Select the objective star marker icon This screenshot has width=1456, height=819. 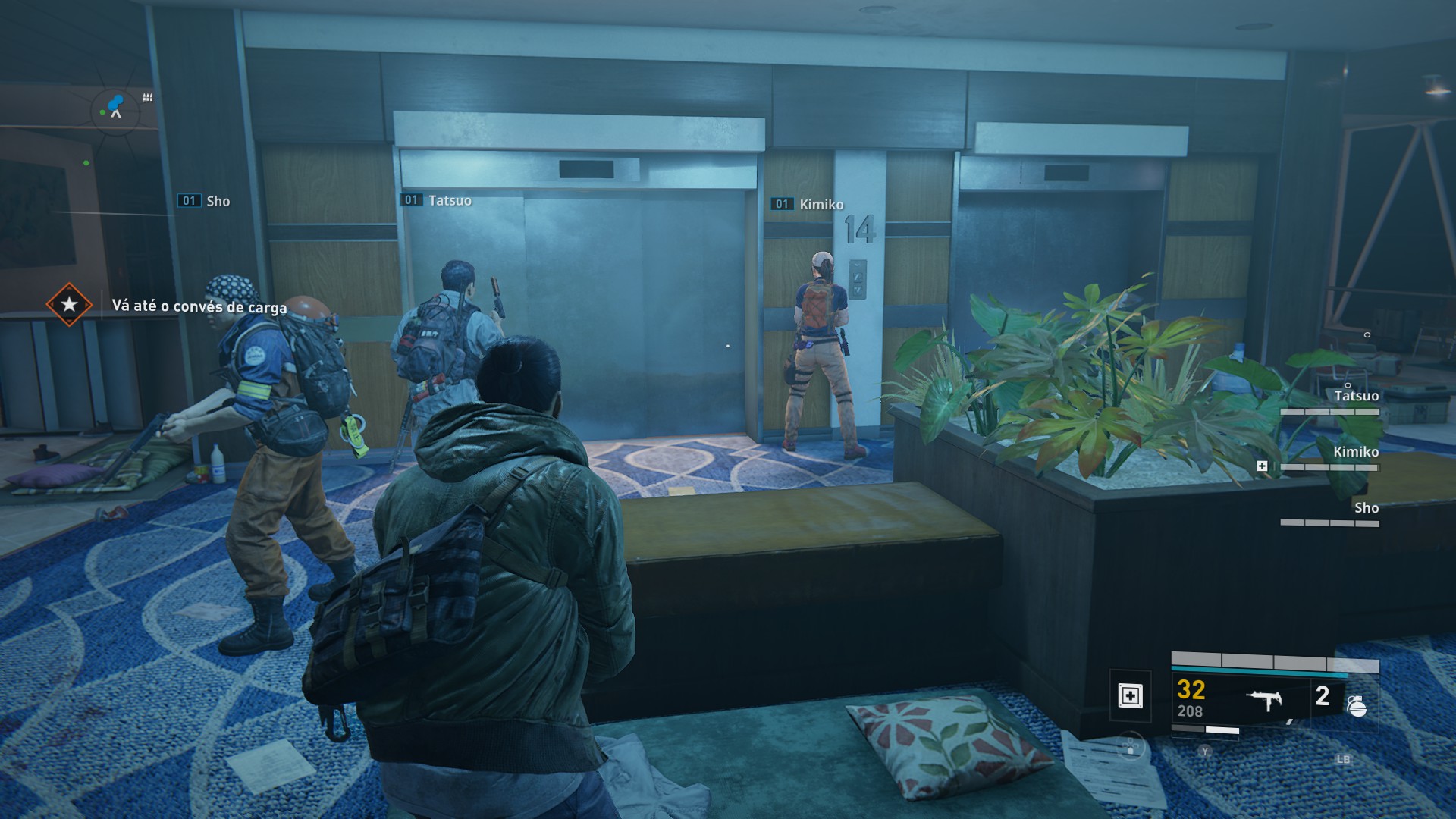tap(69, 305)
